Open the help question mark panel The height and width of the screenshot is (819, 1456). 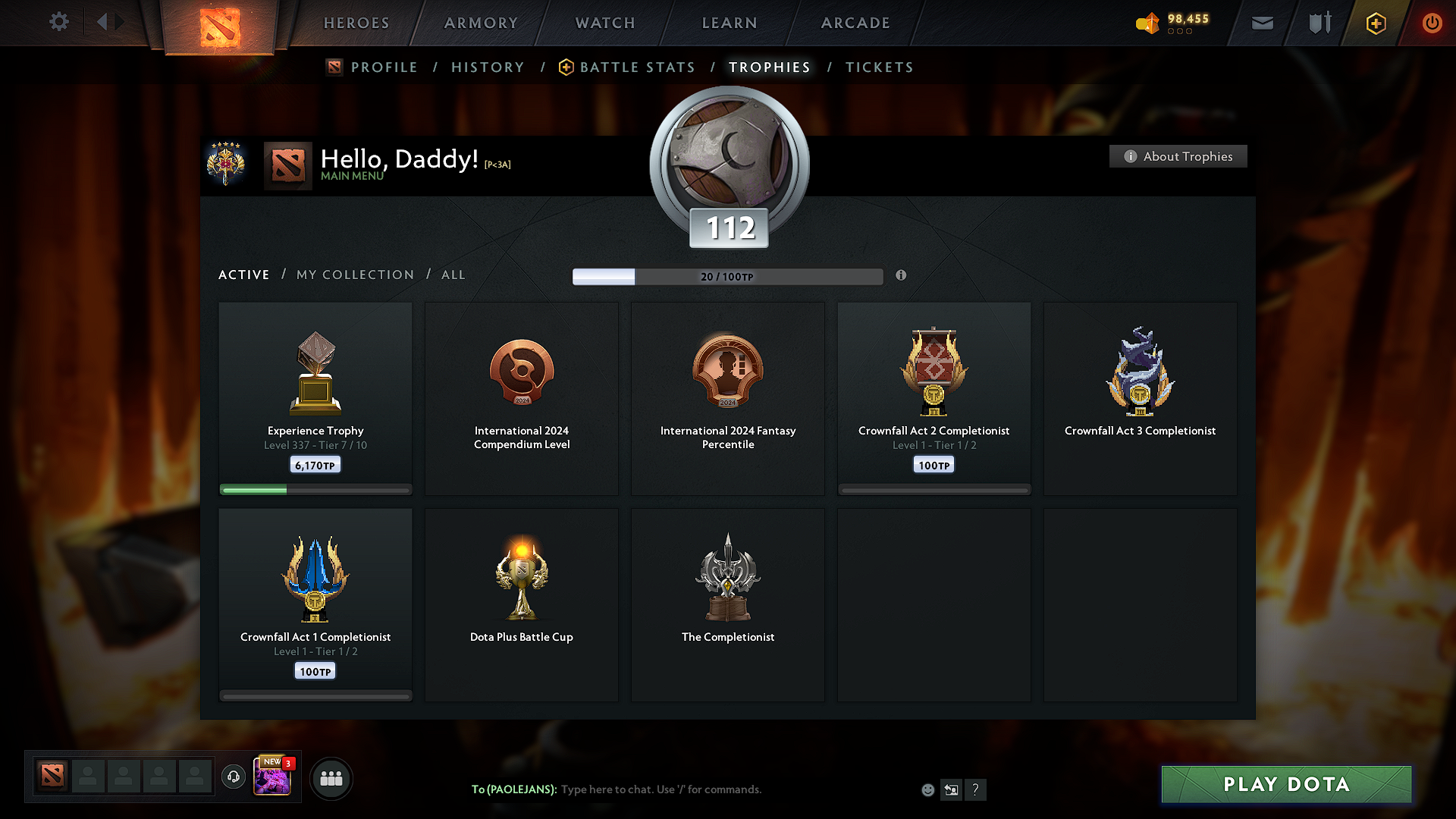[976, 789]
